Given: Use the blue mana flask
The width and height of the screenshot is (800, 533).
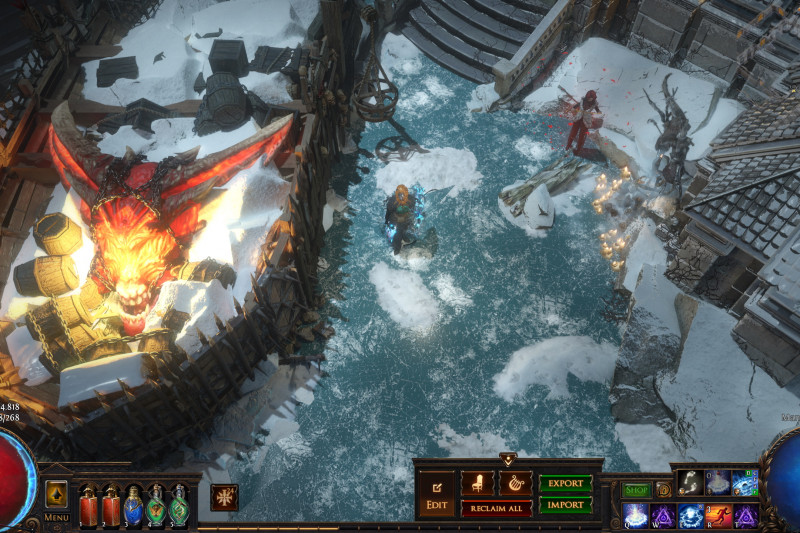Looking at the screenshot, I should coord(134,506).
